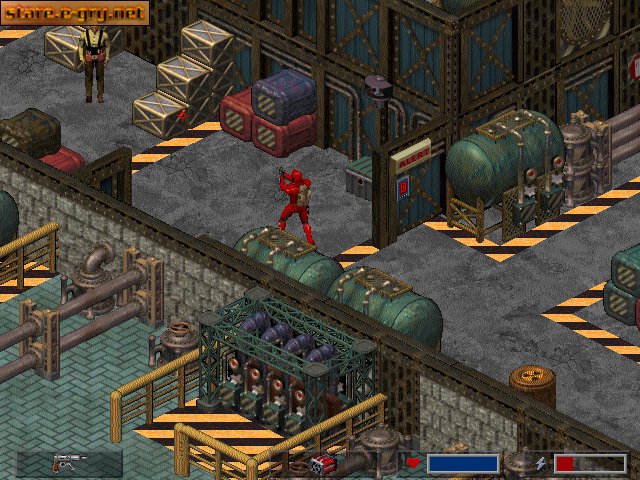The height and width of the screenshot is (480, 640).
Task: Select the equipped pistol weapon slot
Action: (70, 462)
